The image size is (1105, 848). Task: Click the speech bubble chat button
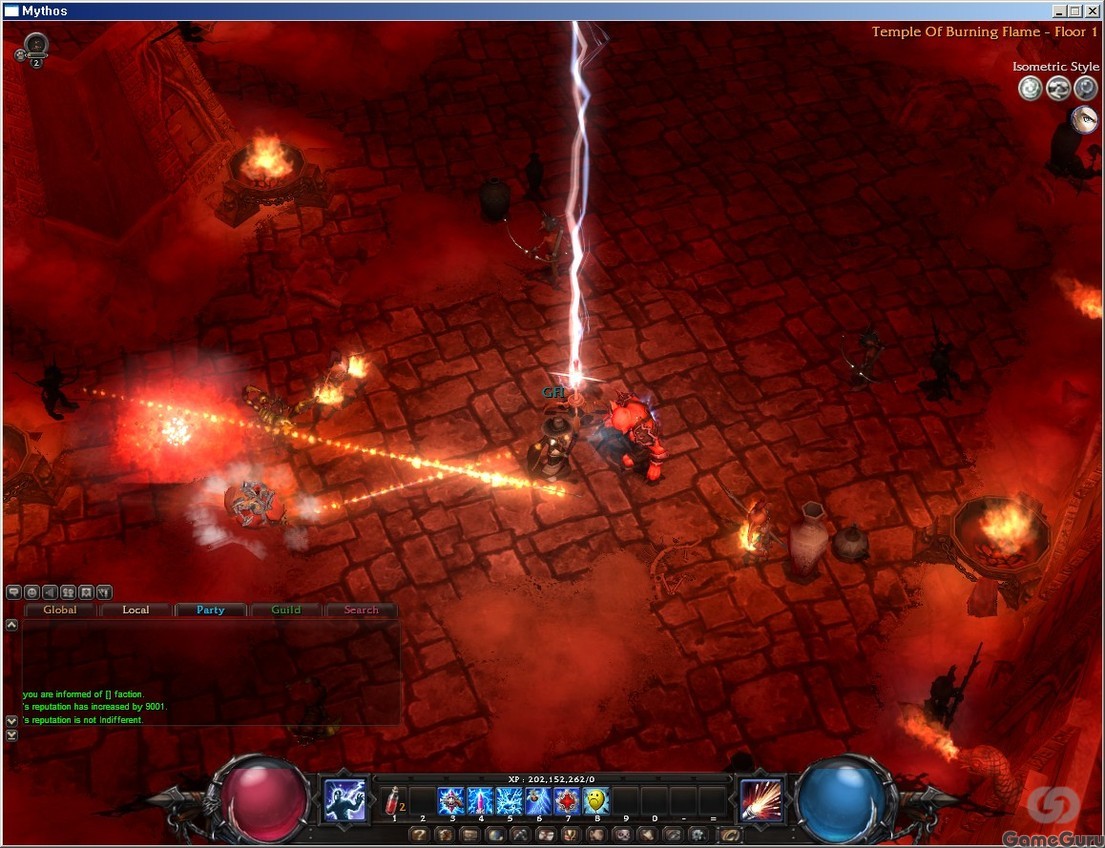14,592
